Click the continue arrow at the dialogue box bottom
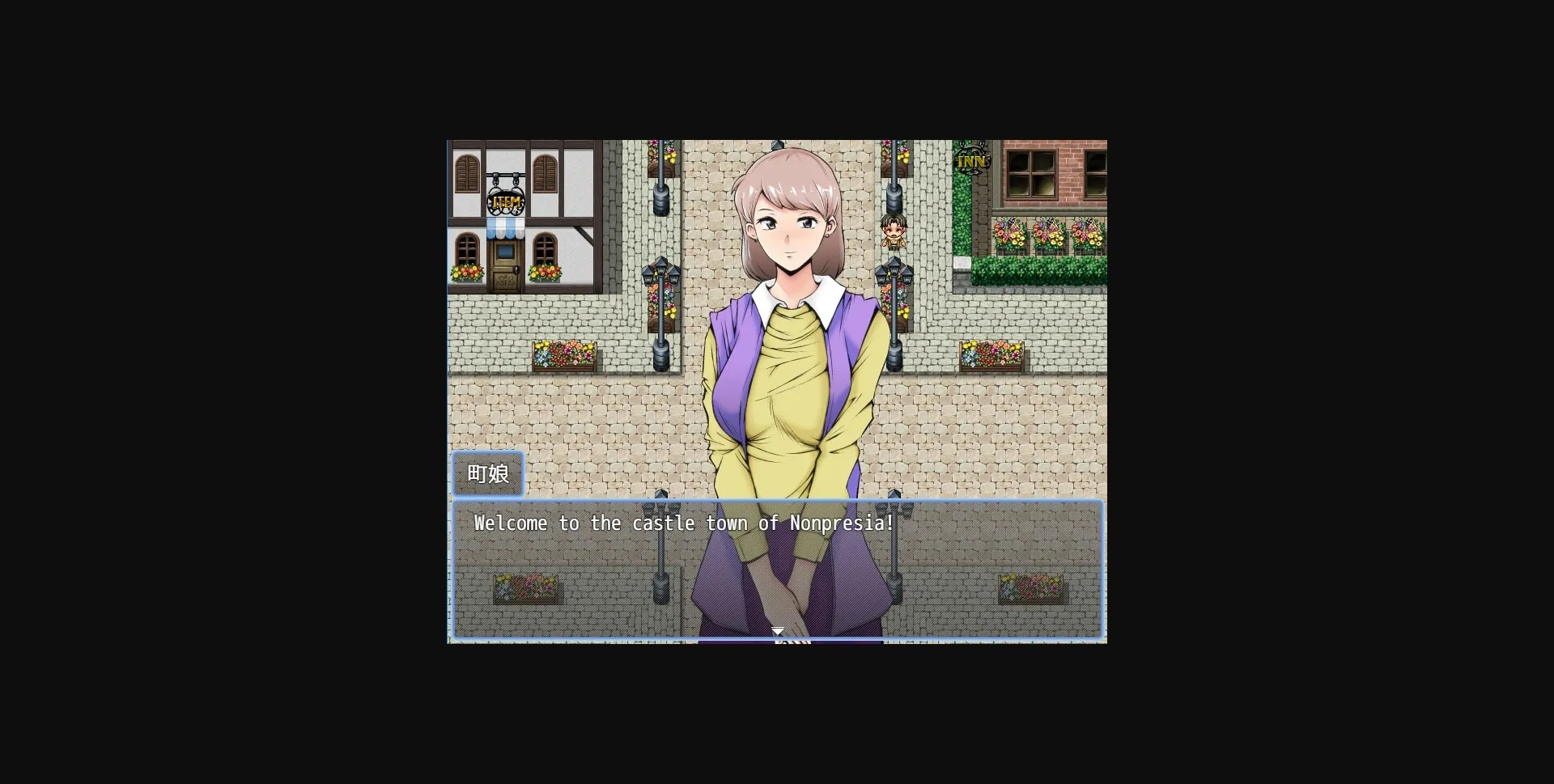Viewport: 1554px width, 784px height. coord(778,630)
